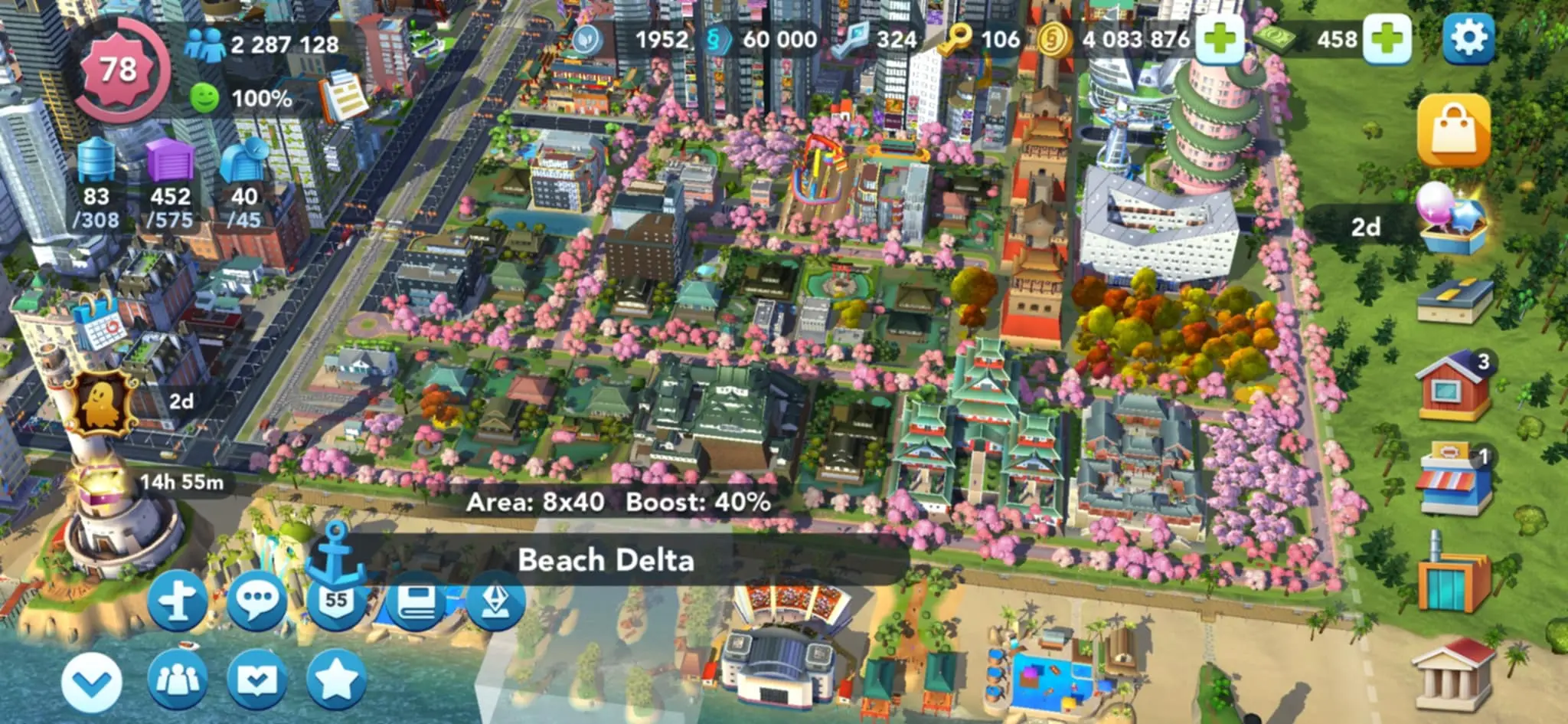Image resolution: width=1568 pixels, height=724 pixels.
Task: Open the chat speech bubble
Action: pos(256,601)
